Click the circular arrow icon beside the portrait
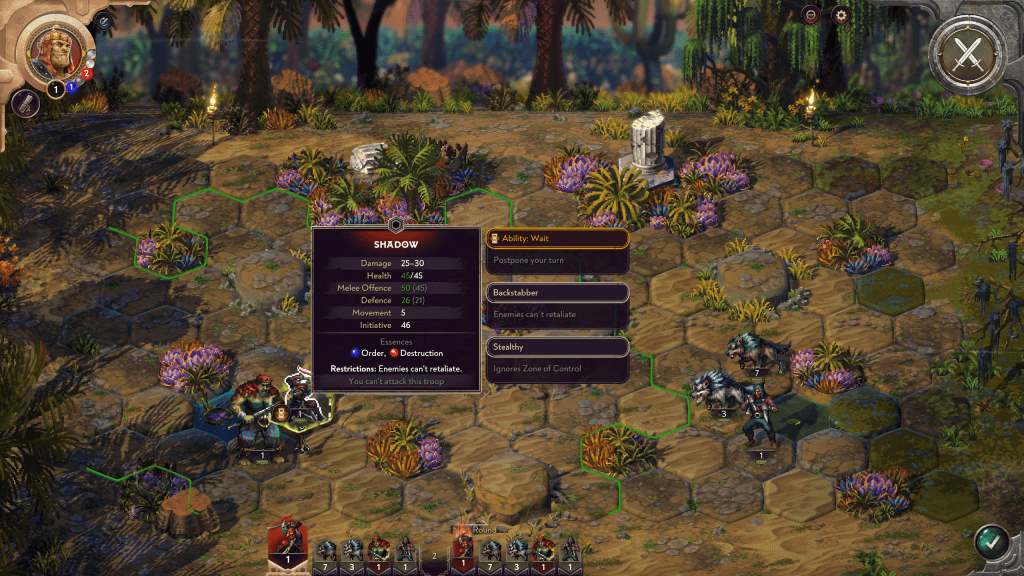1024x576 pixels. pos(103,19)
